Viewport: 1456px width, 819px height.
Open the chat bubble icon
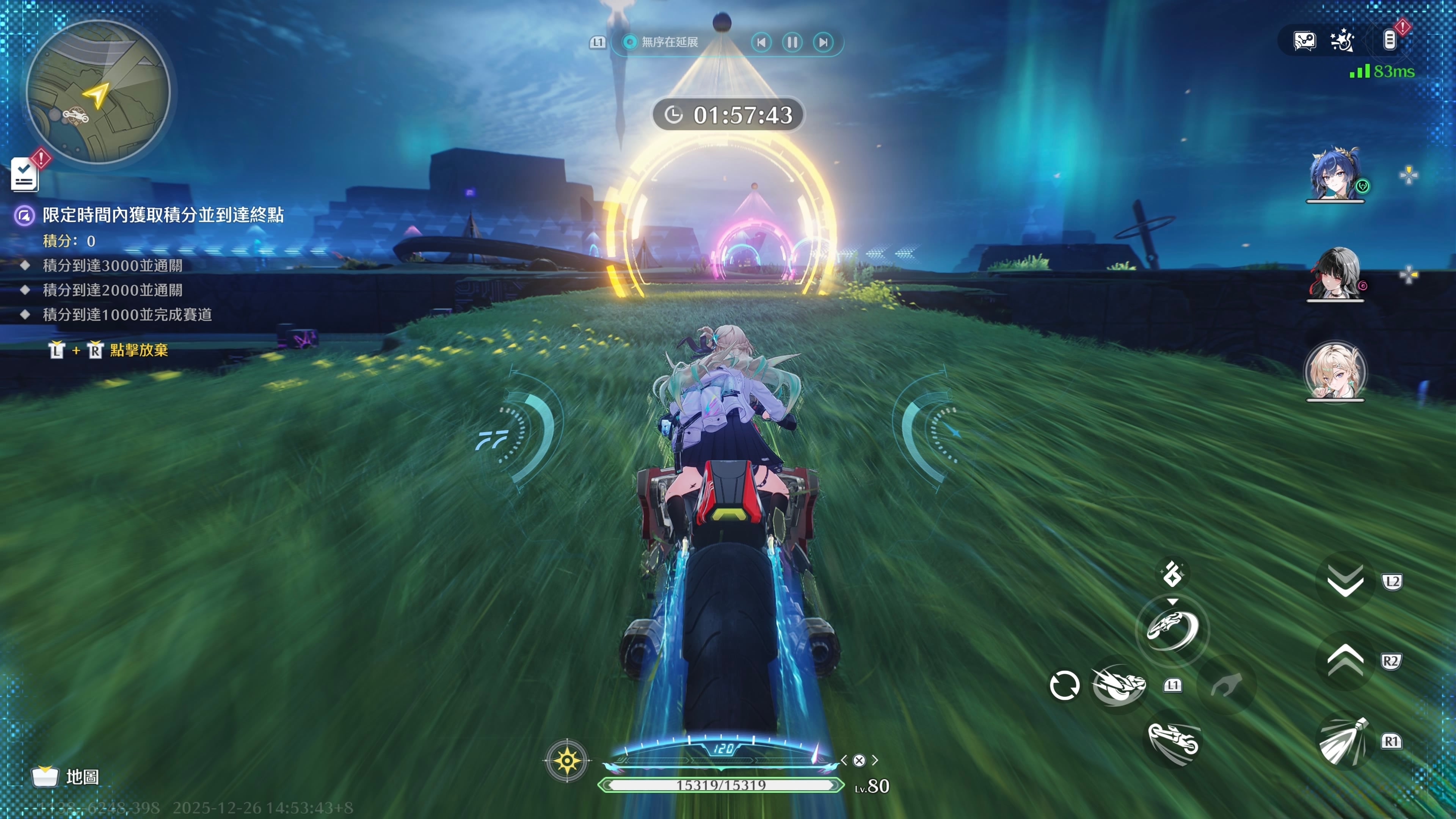(x=1304, y=41)
